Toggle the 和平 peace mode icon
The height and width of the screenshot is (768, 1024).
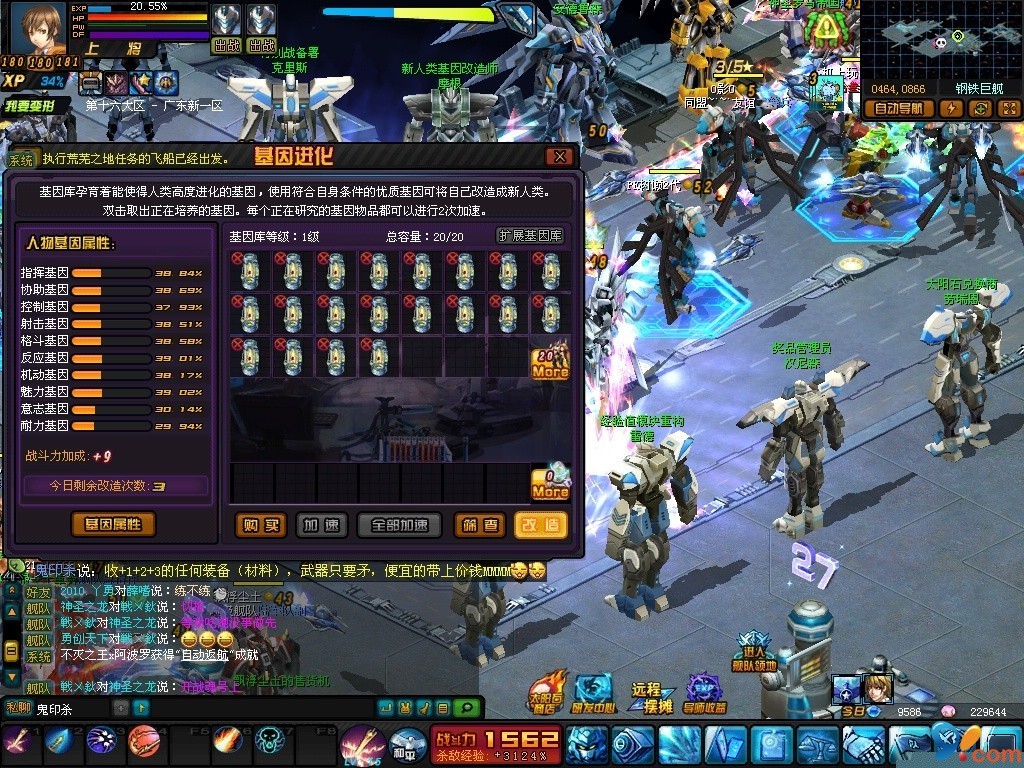pos(404,742)
